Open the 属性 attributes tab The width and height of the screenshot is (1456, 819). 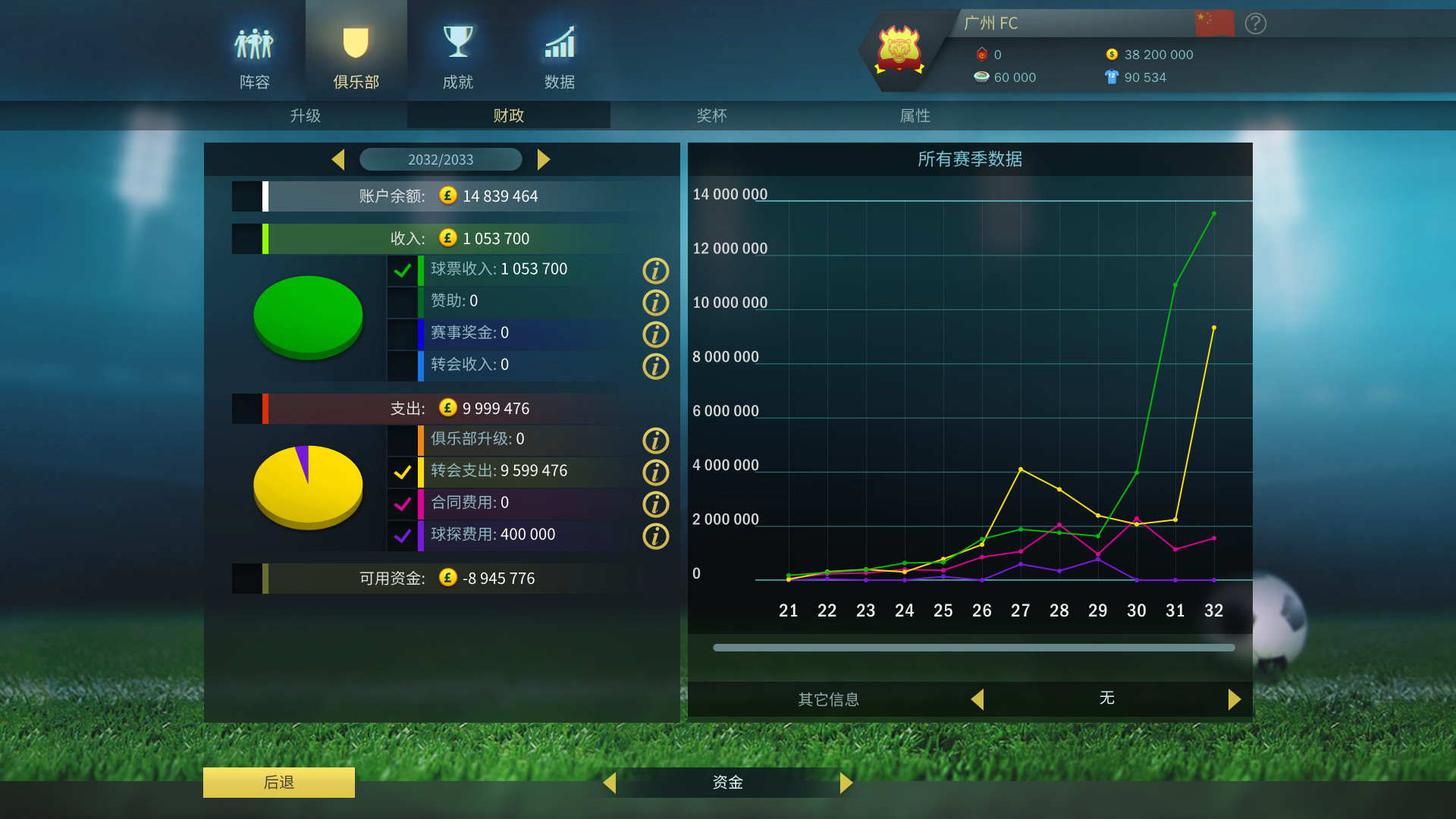[x=915, y=115]
